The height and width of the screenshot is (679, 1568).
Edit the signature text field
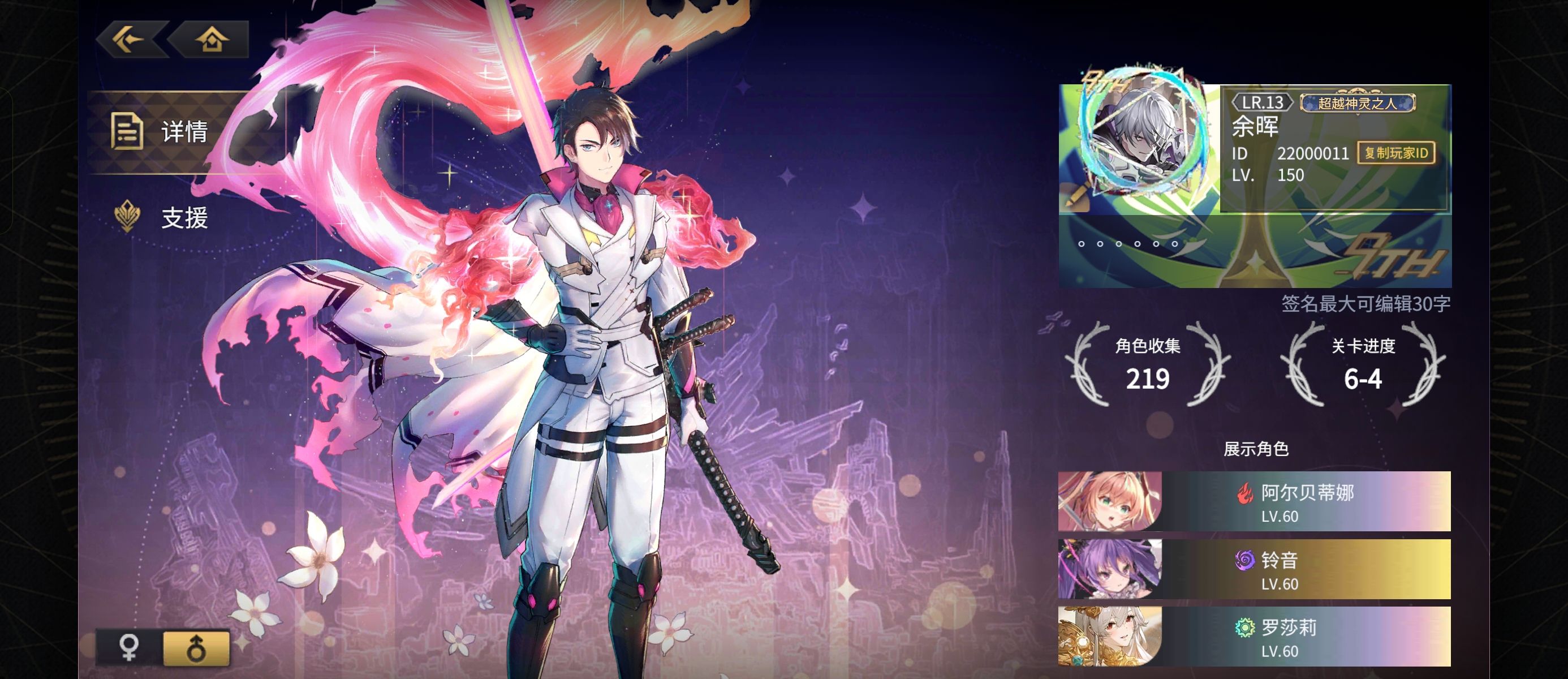[x=1365, y=303]
